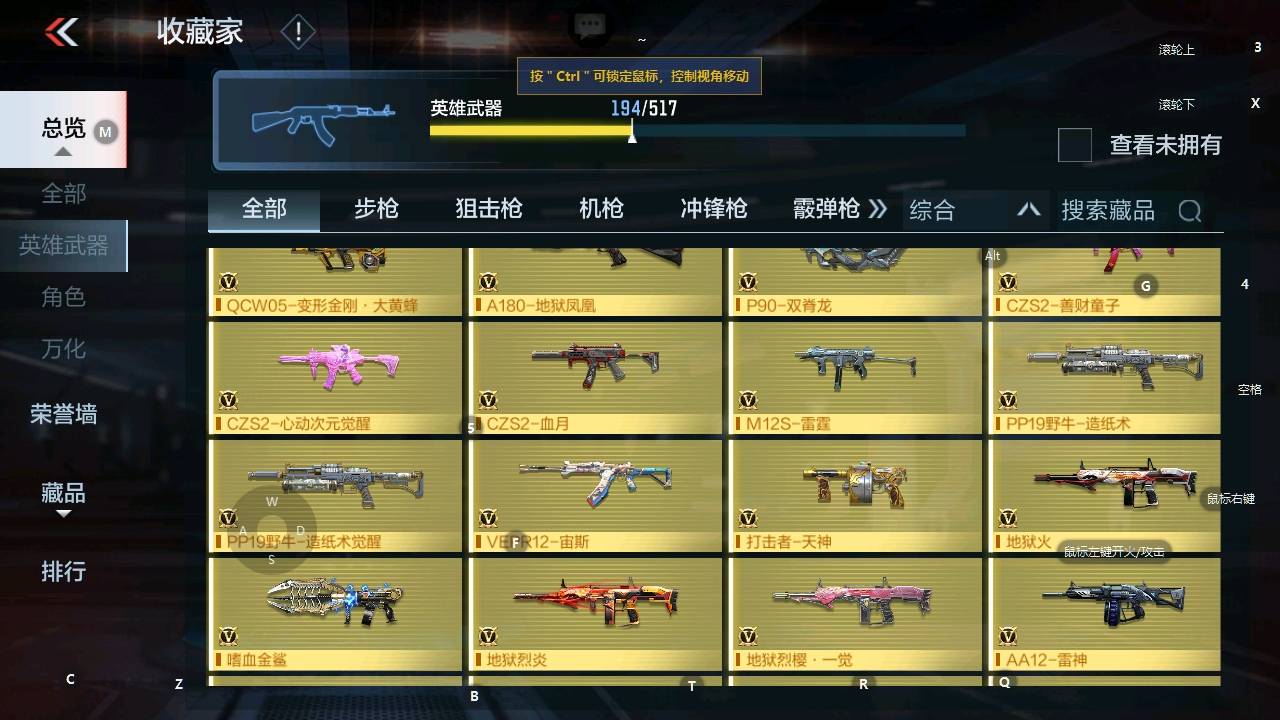1280x720 pixels.
Task: Select the 地狱烈炎 weapon thumbnail
Action: [x=594, y=603]
